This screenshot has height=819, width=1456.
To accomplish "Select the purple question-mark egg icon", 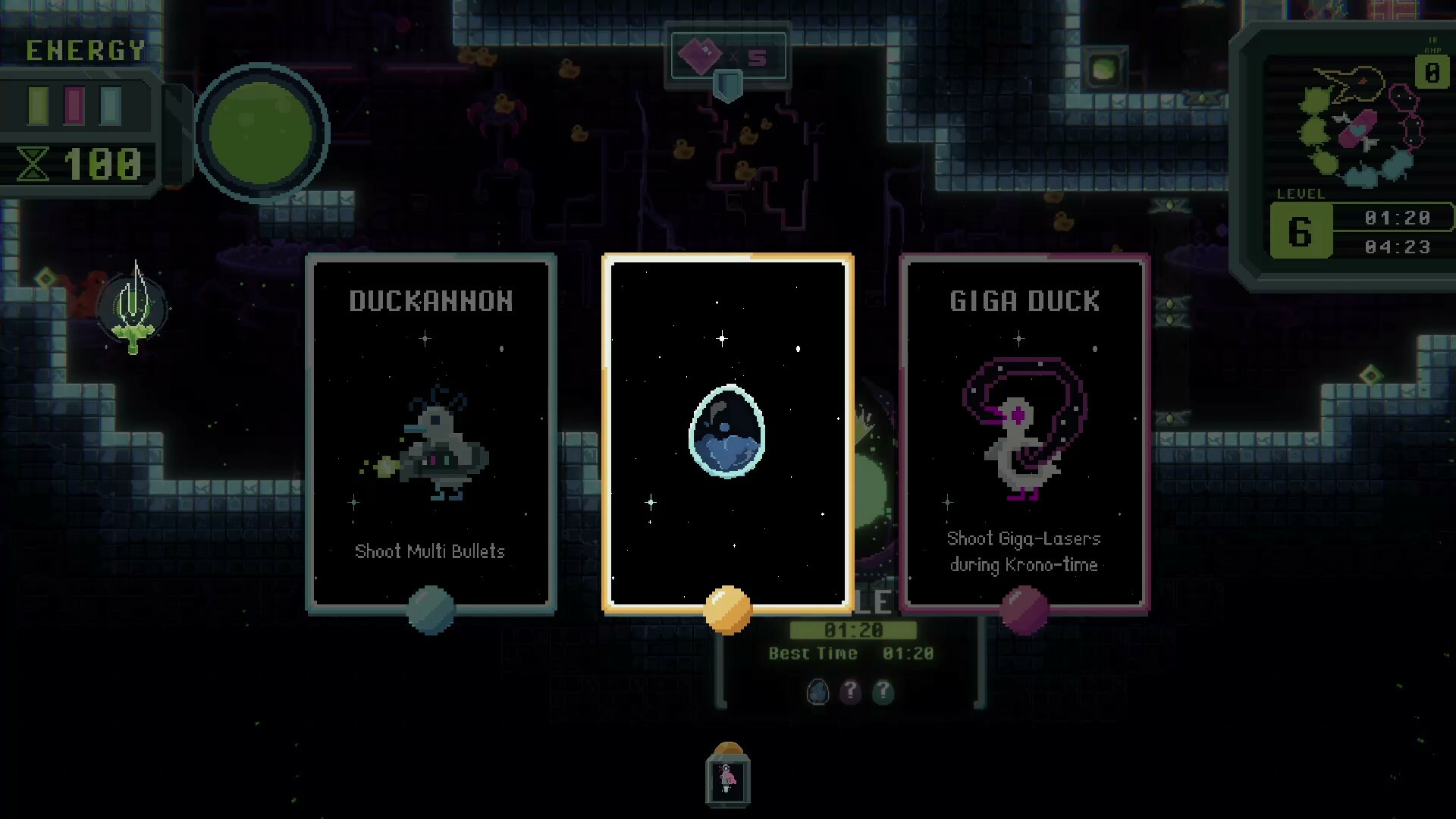I will tap(851, 692).
